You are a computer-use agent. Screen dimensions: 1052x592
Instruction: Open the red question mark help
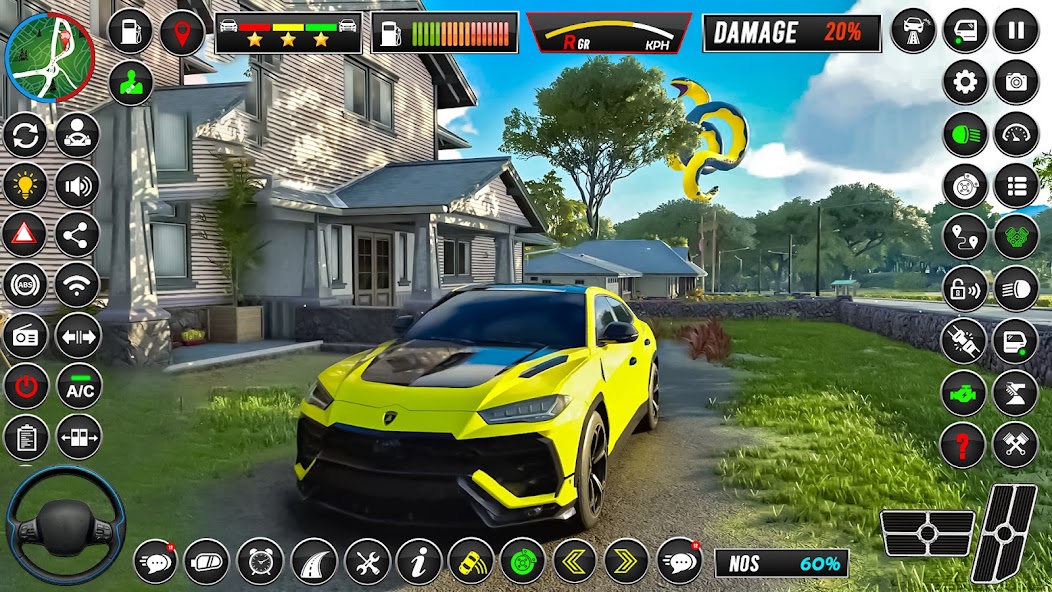(x=964, y=444)
